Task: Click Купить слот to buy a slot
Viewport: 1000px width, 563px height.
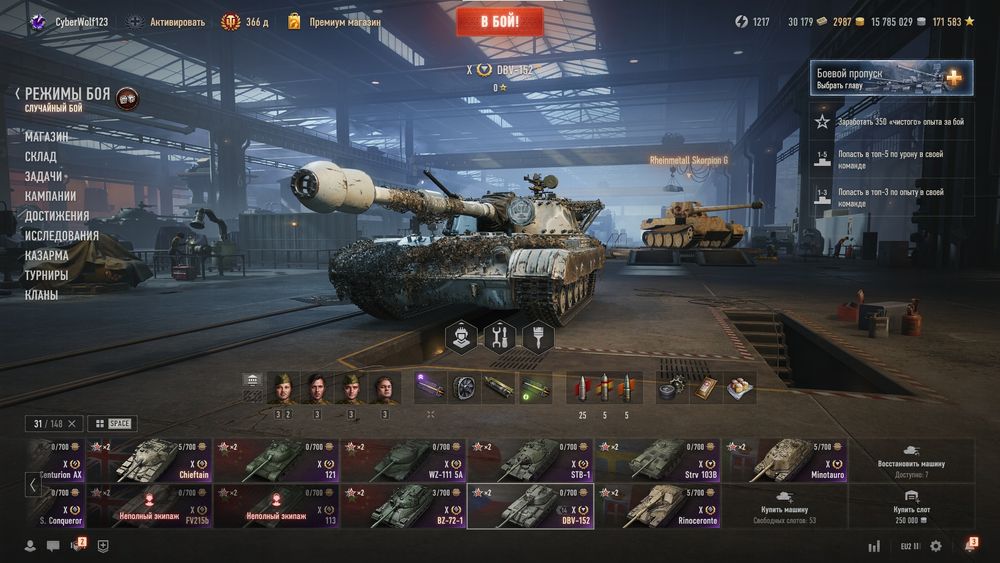Action: point(911,506)
